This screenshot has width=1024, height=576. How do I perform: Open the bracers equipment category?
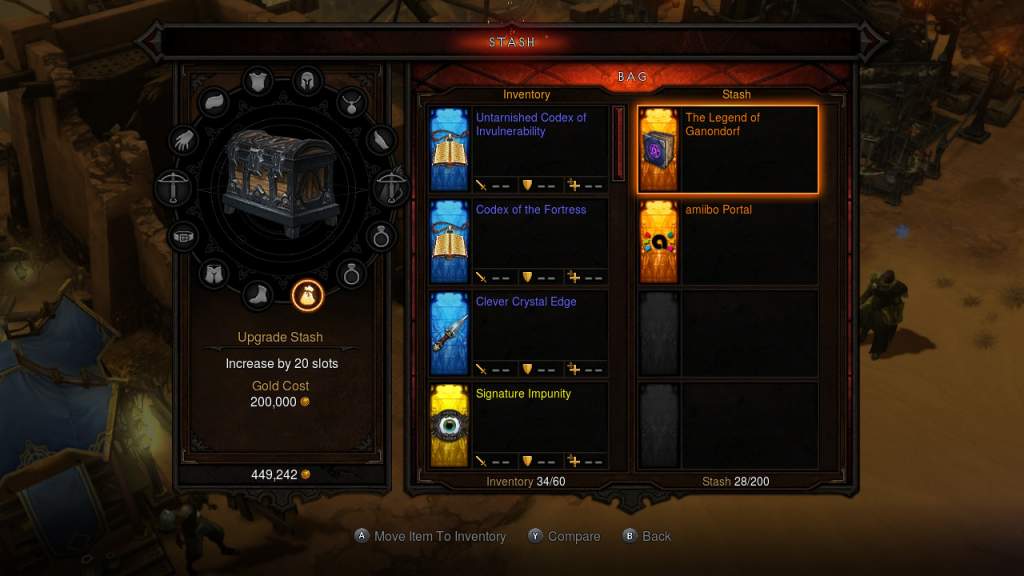pyautogui.click(x=380, y=140)
